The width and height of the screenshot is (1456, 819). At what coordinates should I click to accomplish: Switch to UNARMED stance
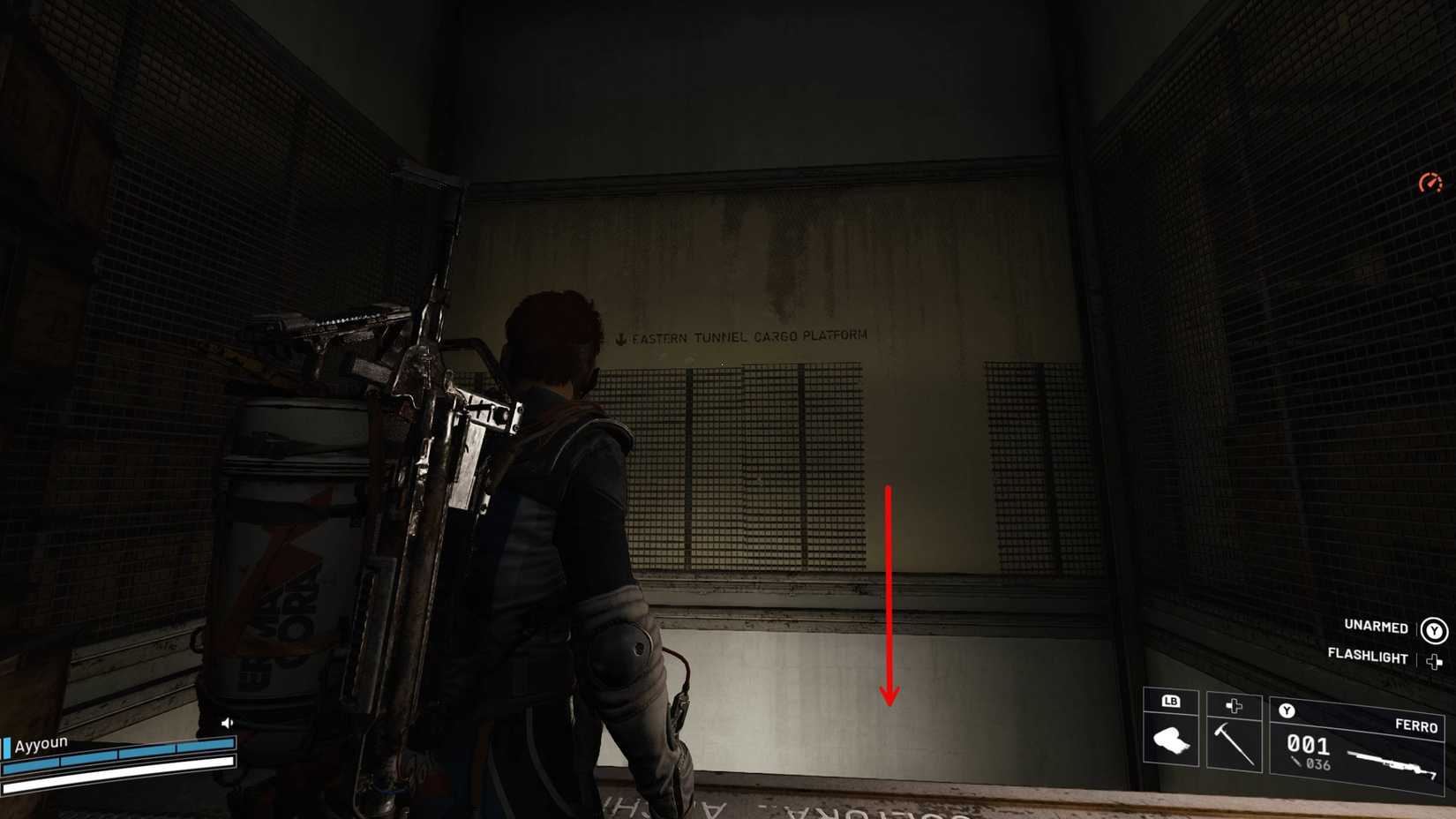point(1375,627)
